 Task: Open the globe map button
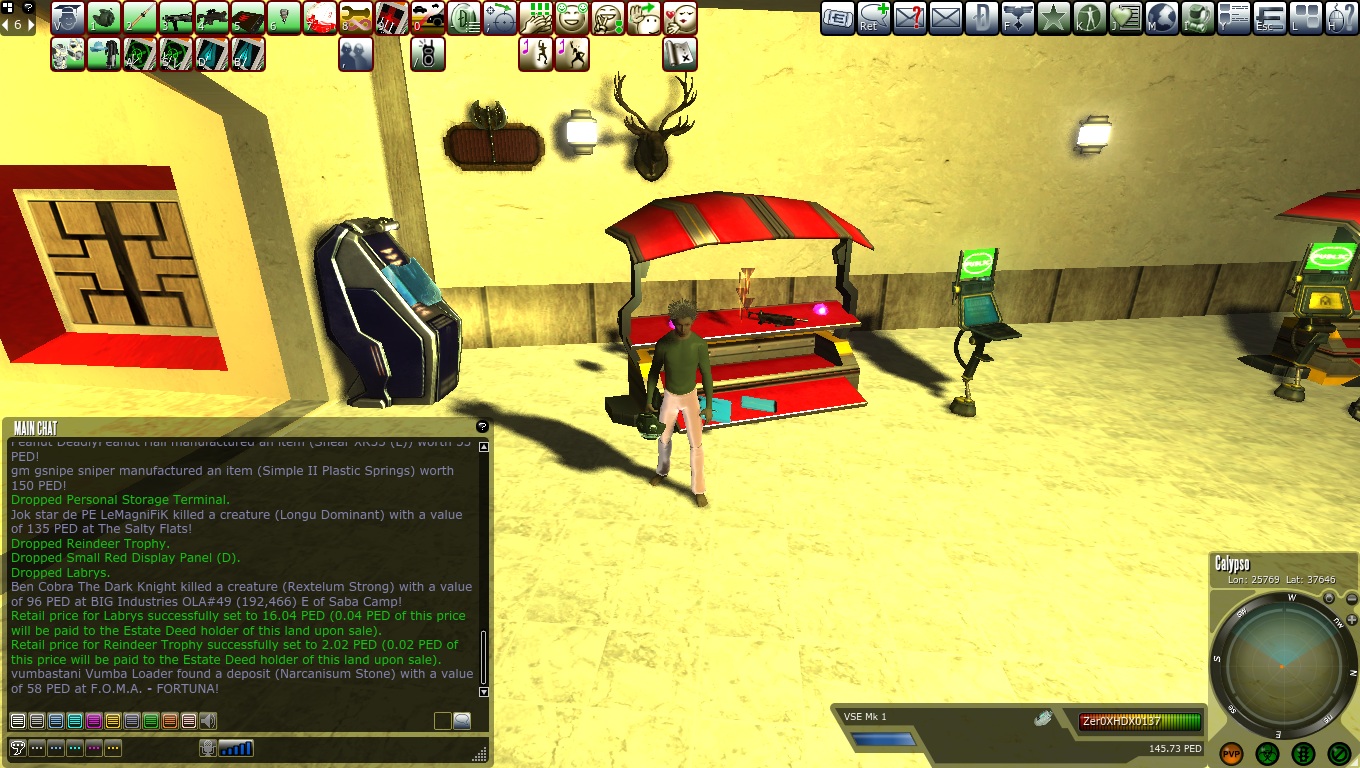[1162, 18]
